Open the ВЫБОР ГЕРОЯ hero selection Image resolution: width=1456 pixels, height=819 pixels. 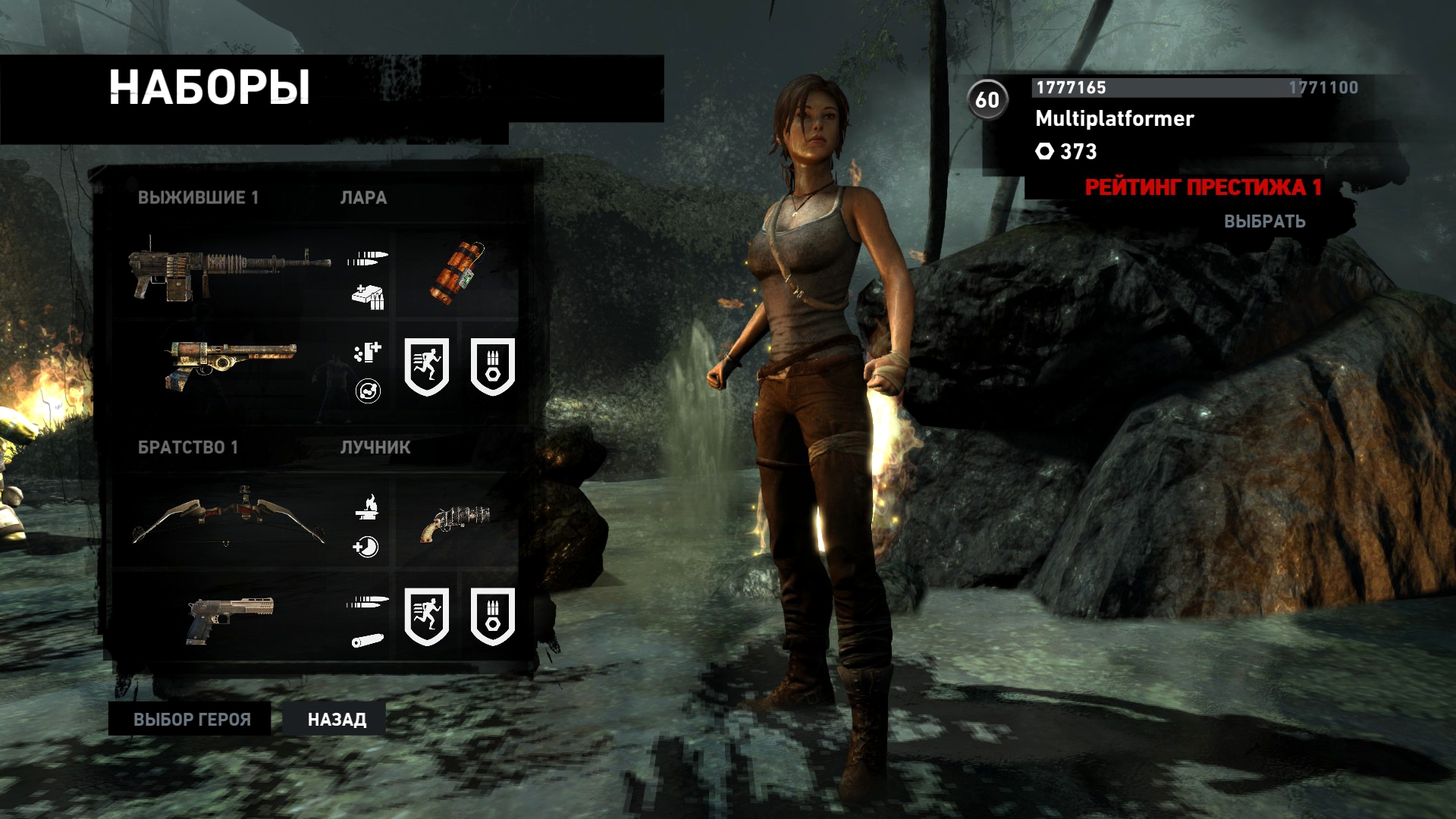click(x=191, y=719)
